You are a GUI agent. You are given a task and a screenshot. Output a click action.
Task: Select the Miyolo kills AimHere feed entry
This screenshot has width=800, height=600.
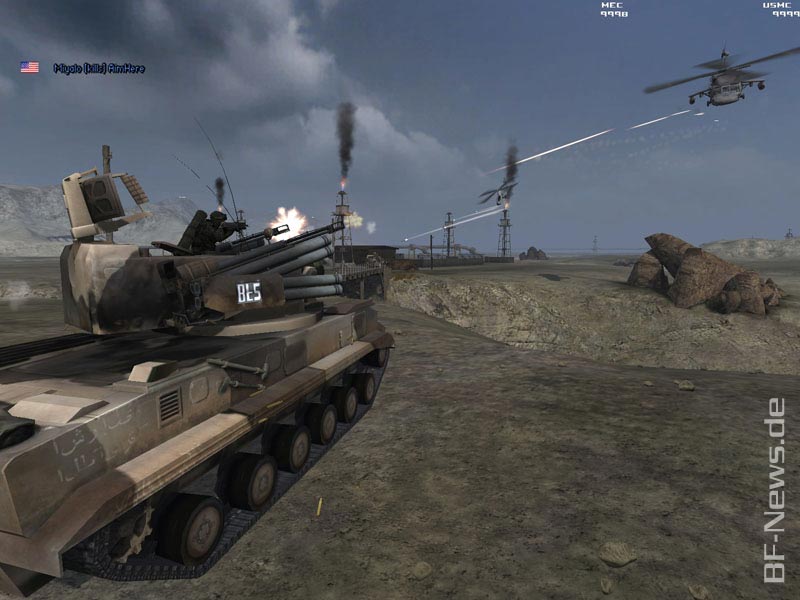99,68
